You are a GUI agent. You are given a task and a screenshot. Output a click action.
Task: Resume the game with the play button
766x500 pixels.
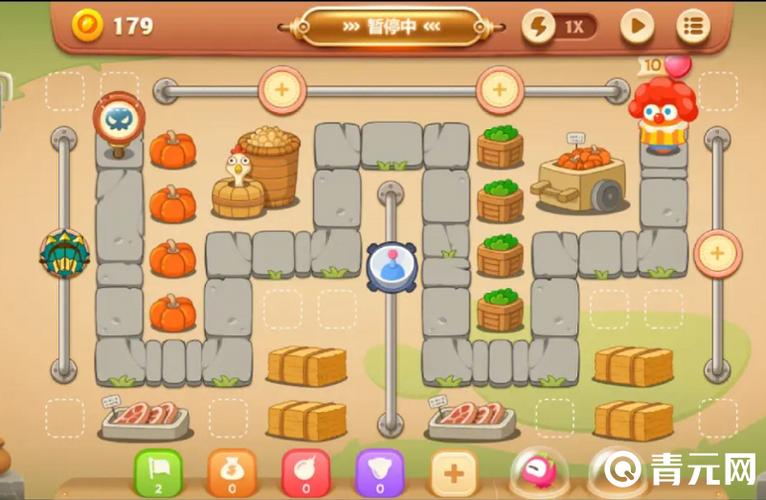point(636,26)
